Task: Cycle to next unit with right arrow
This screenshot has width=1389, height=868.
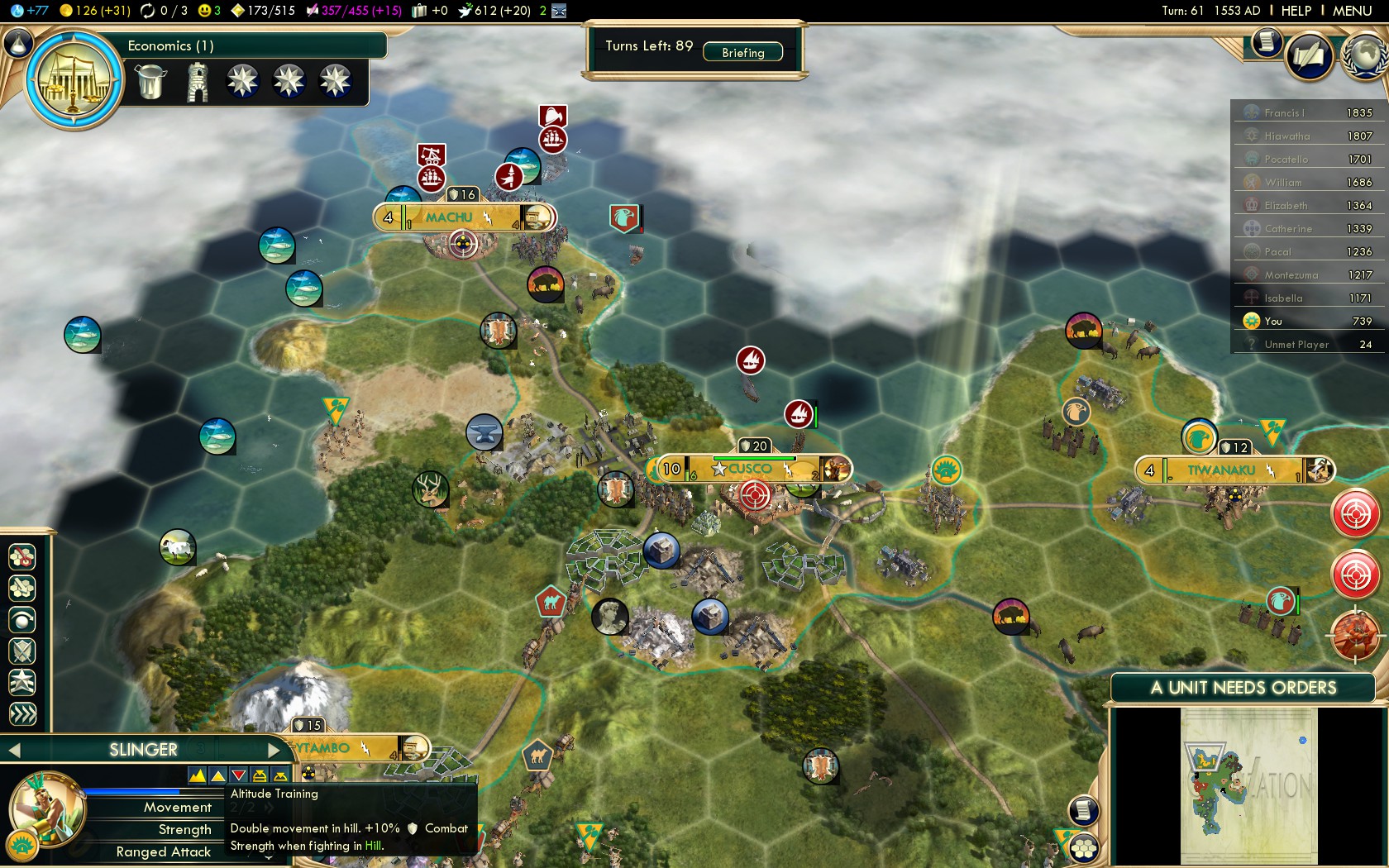Action: 275,750
